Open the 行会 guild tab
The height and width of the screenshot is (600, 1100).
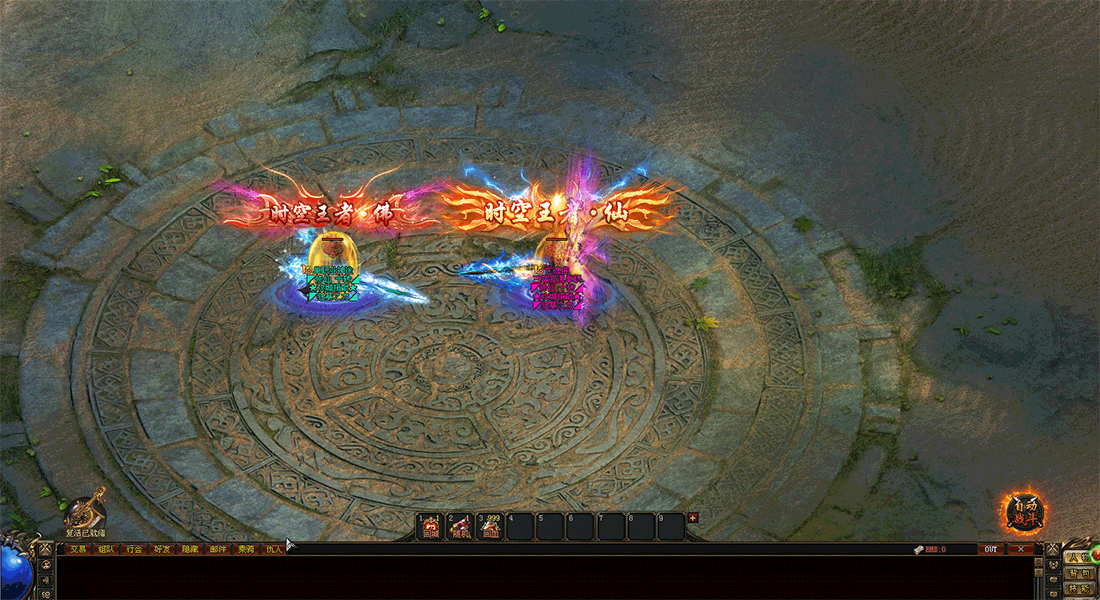134,549
